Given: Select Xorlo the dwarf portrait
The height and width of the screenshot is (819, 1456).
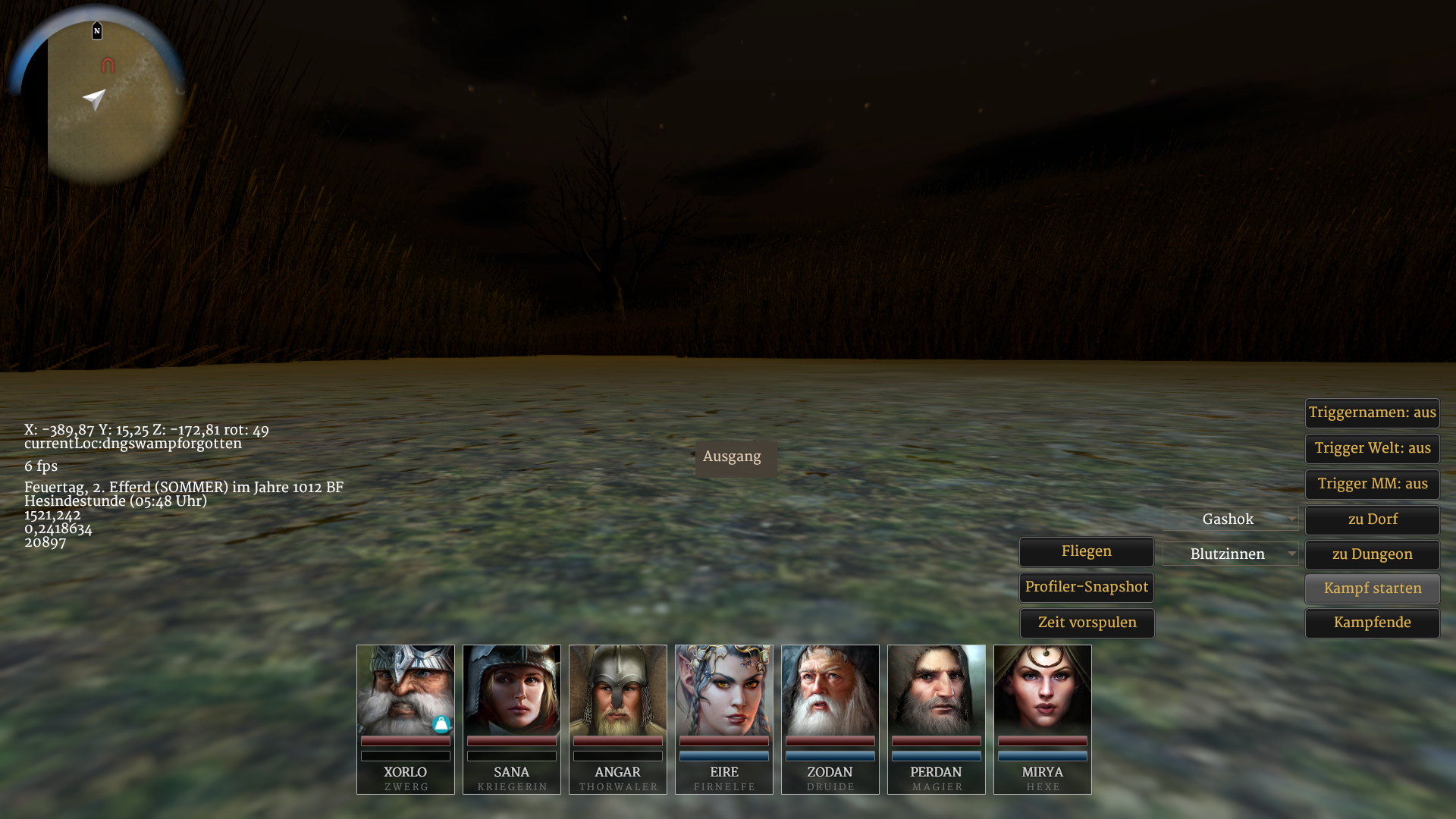Looking at the screenshot, I should pos(406,690).
